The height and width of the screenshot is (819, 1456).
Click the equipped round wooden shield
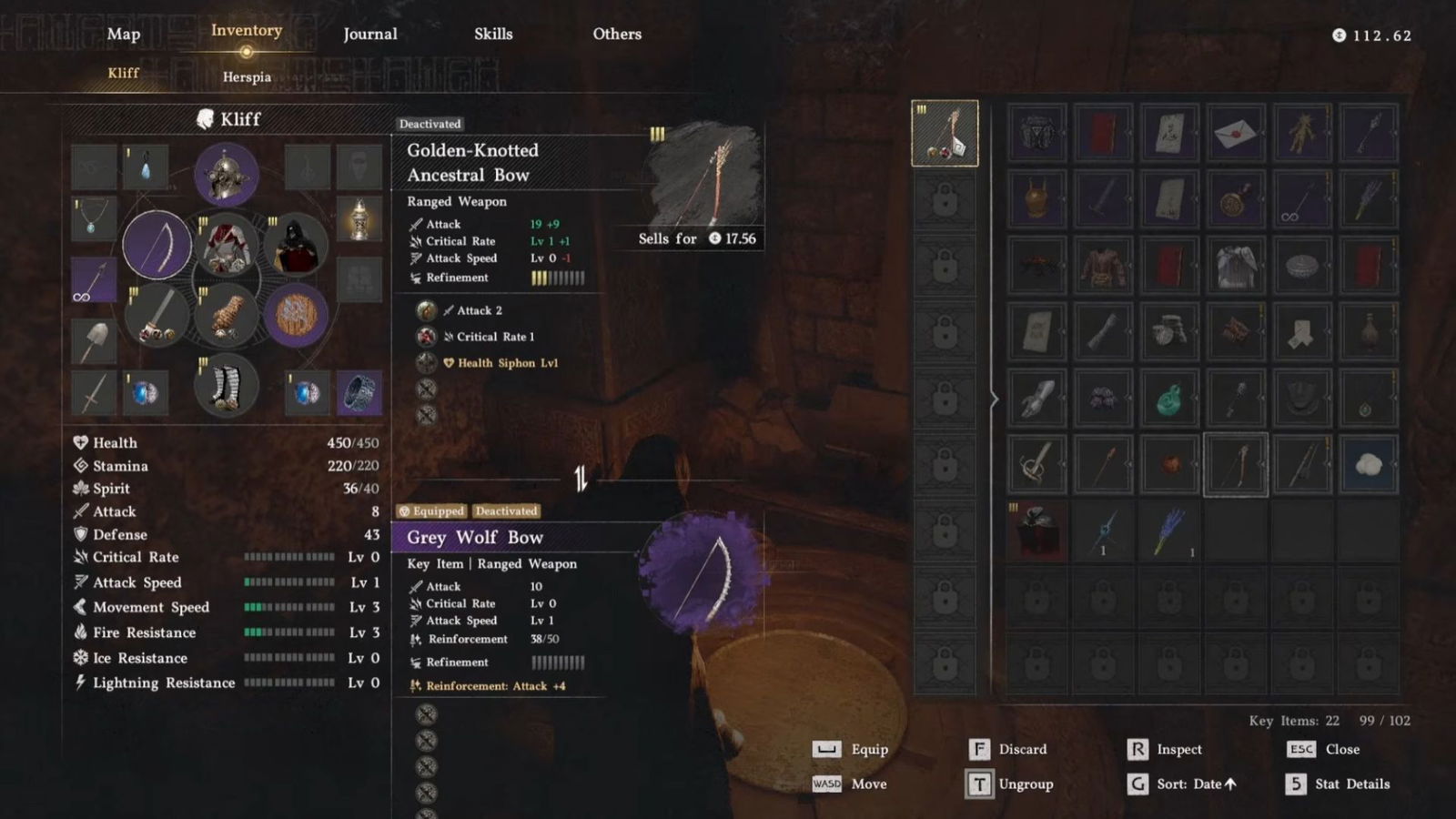[x=296, y=316]
